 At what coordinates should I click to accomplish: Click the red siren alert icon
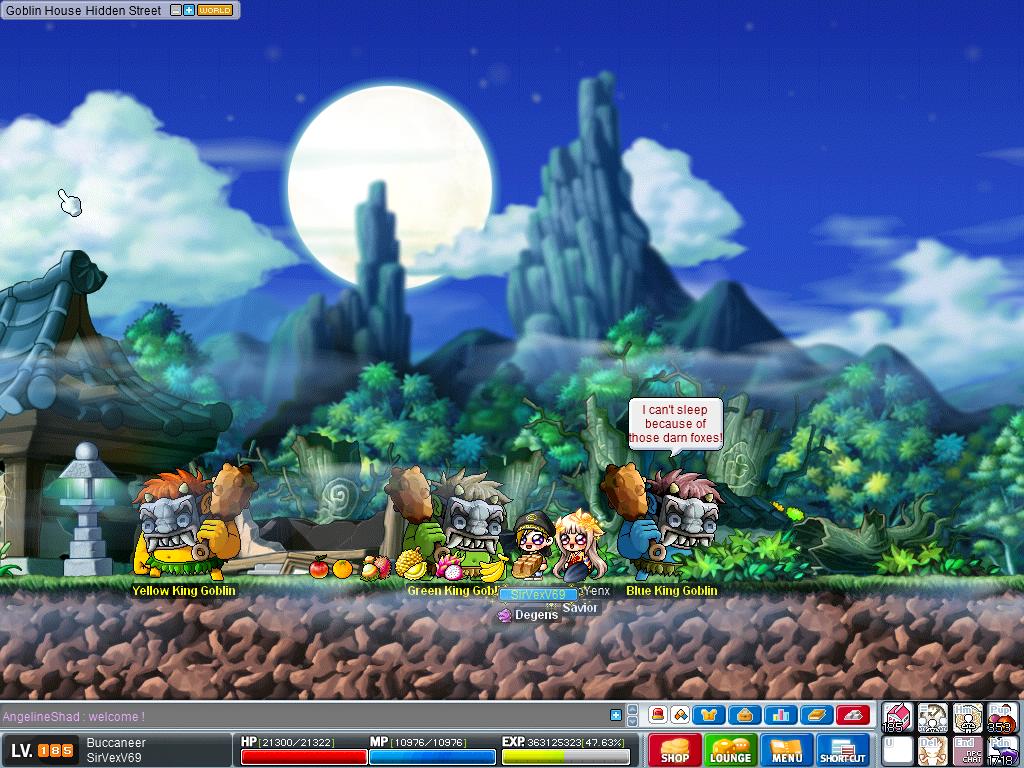[x=658, y=715]
